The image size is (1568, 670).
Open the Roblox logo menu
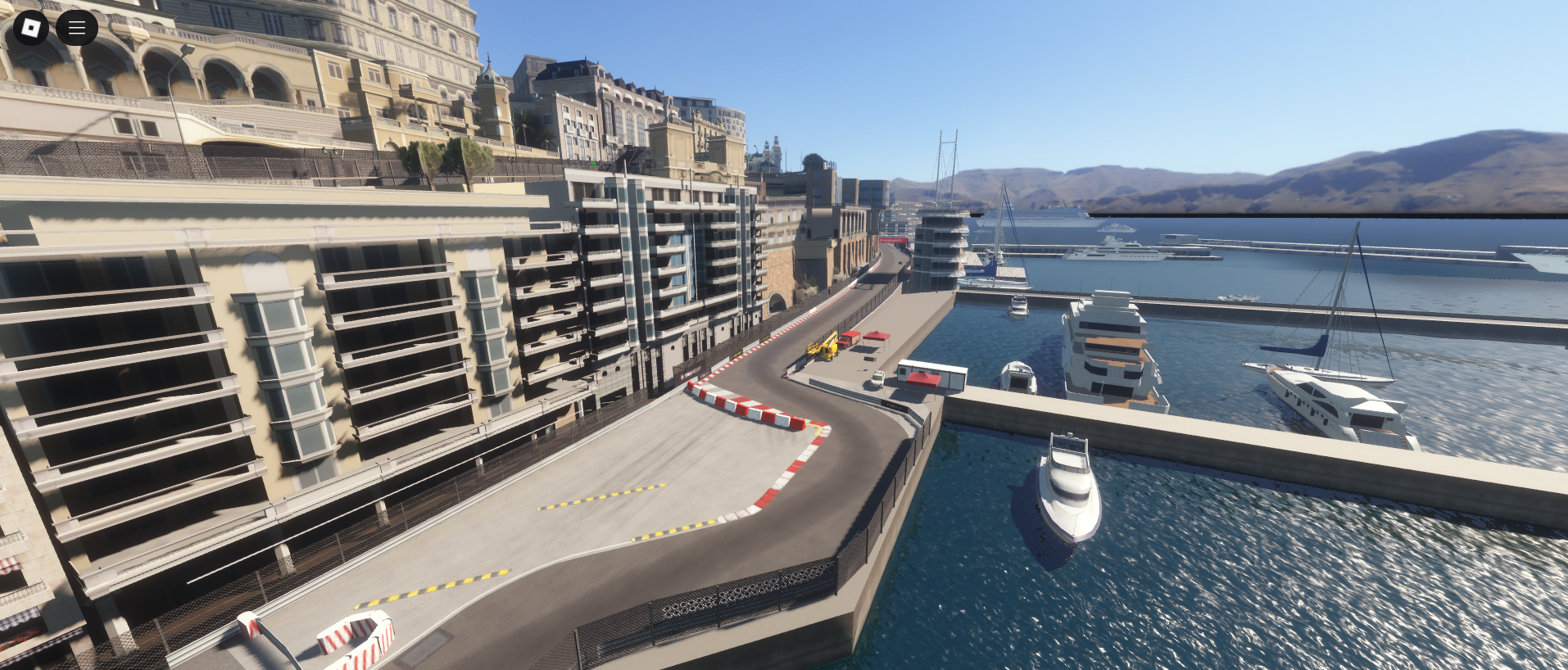31,28
